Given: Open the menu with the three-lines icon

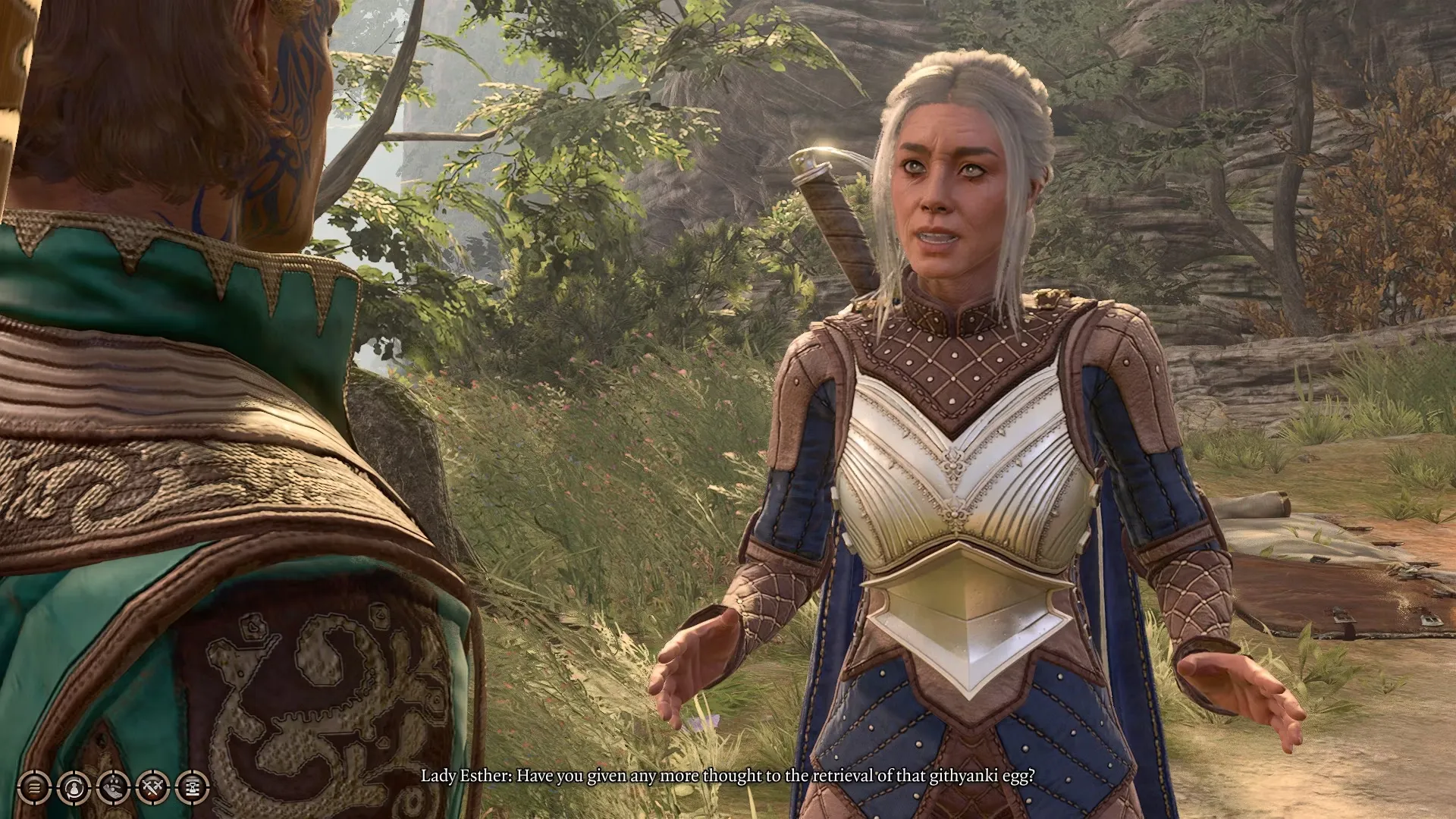Looking at the screenshot, I should point(34,788).
